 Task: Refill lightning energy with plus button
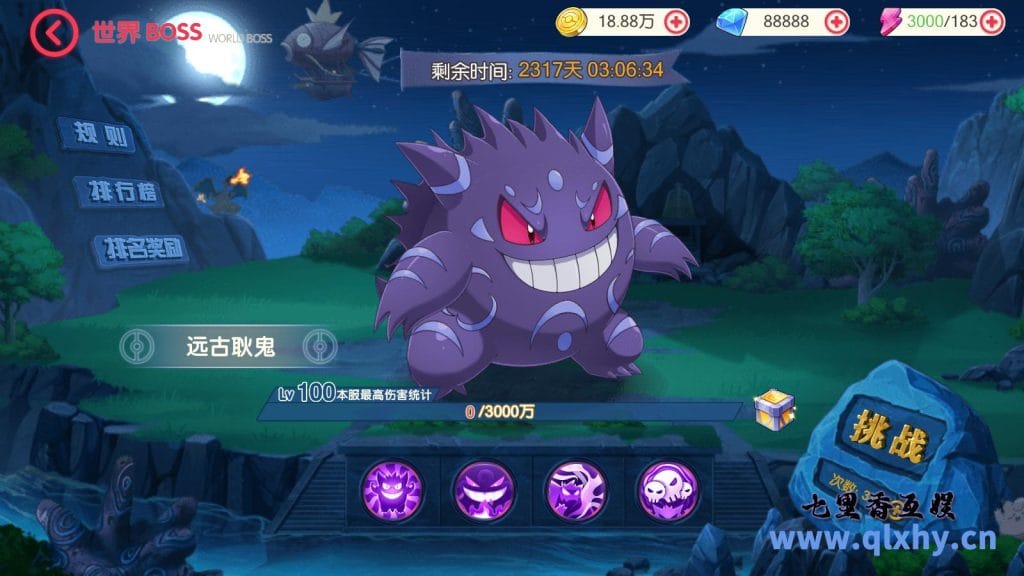tap(991, 22)
